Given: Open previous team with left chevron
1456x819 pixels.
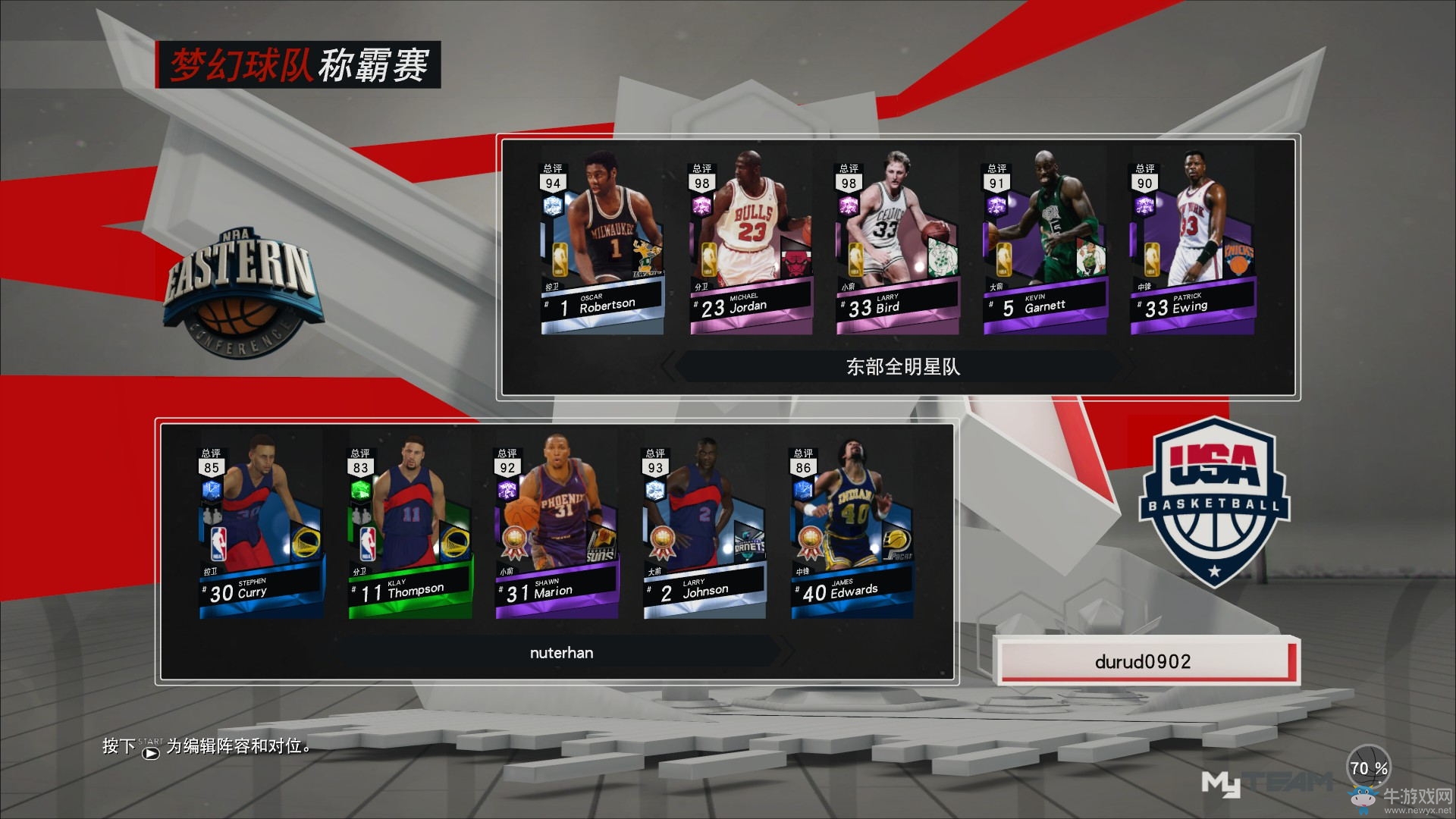Looking at the screenshot, I should point(667,367).
